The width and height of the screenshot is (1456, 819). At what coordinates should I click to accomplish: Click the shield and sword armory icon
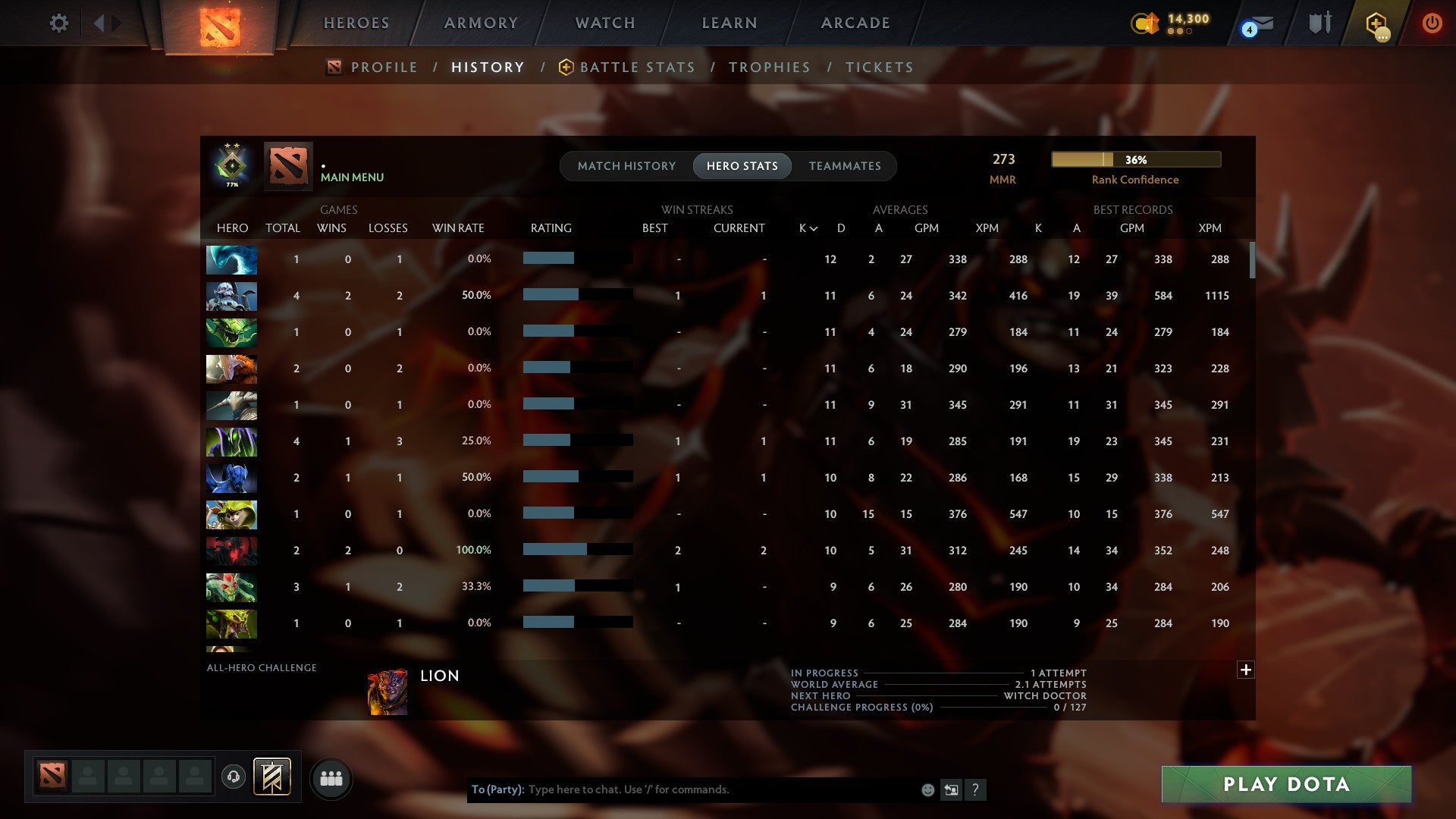[x=1319, y=23]
